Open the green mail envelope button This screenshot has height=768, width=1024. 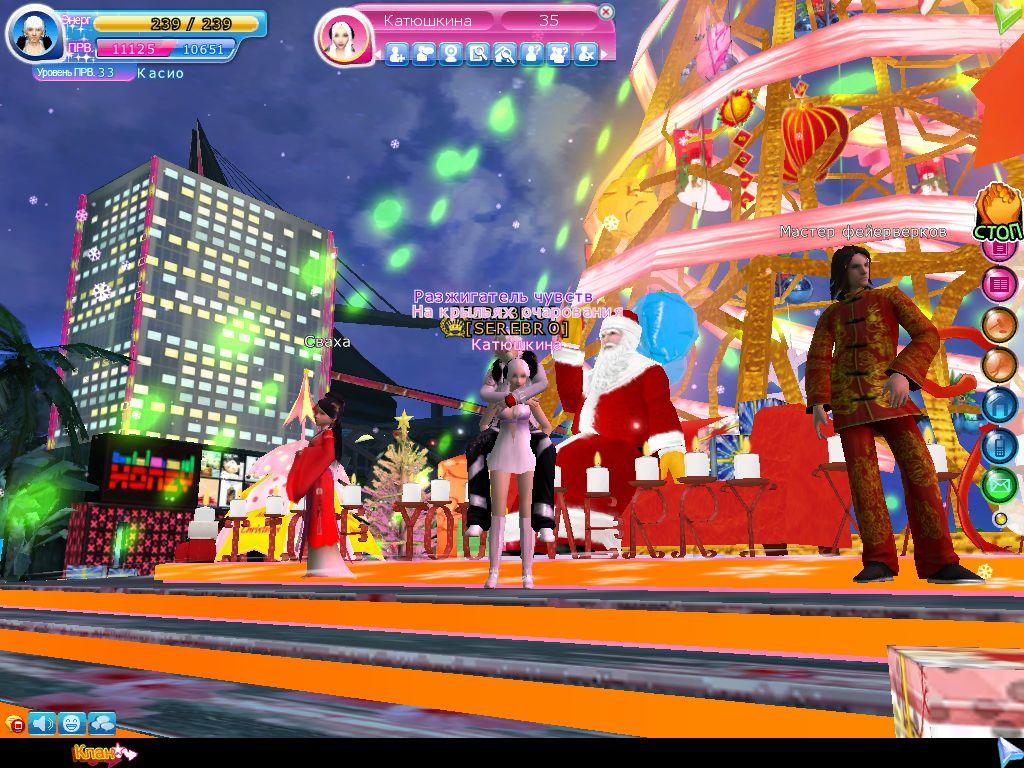click(x=999, y=485)
